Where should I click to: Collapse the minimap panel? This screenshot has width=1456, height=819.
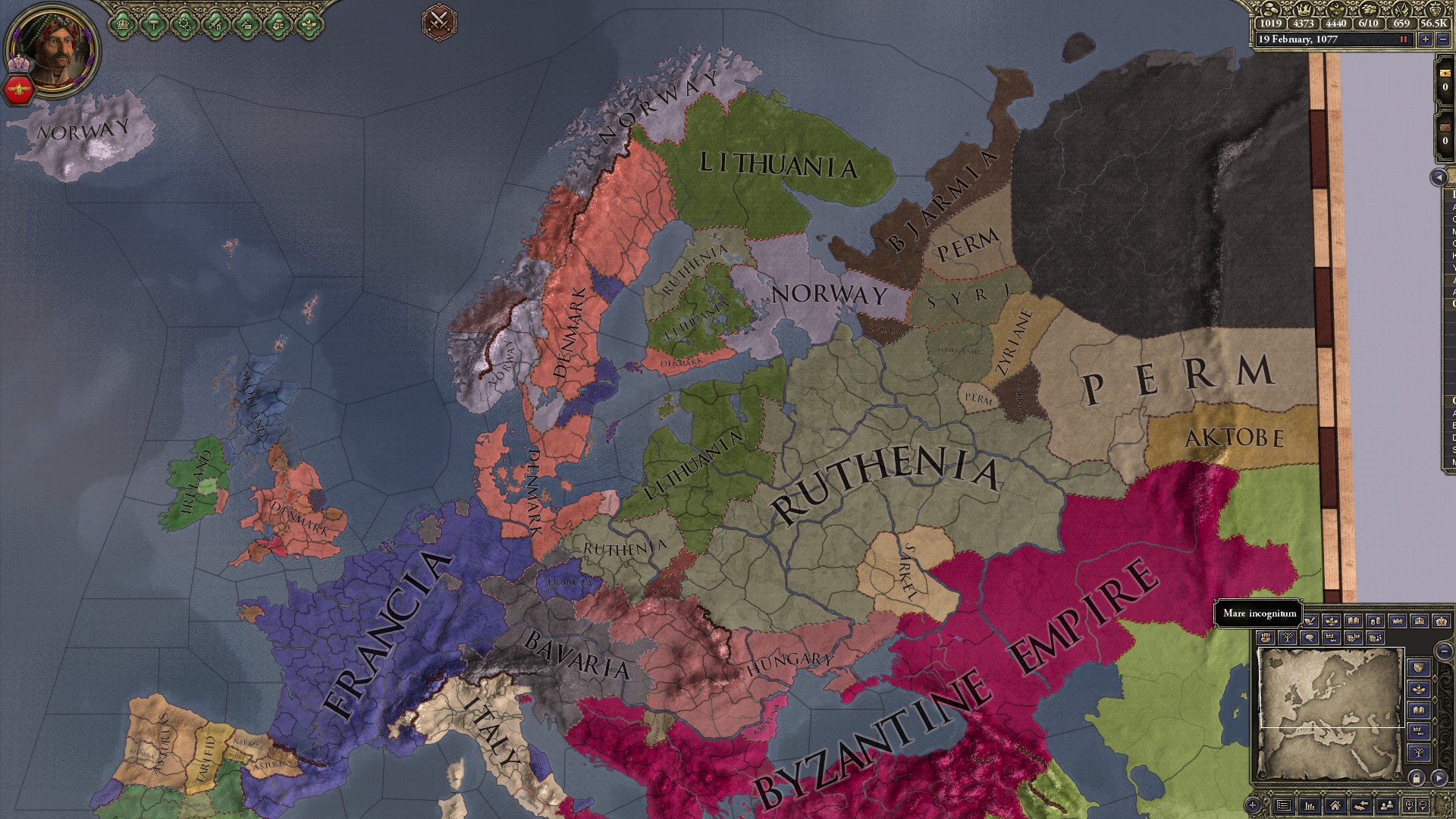[1445, 650]
